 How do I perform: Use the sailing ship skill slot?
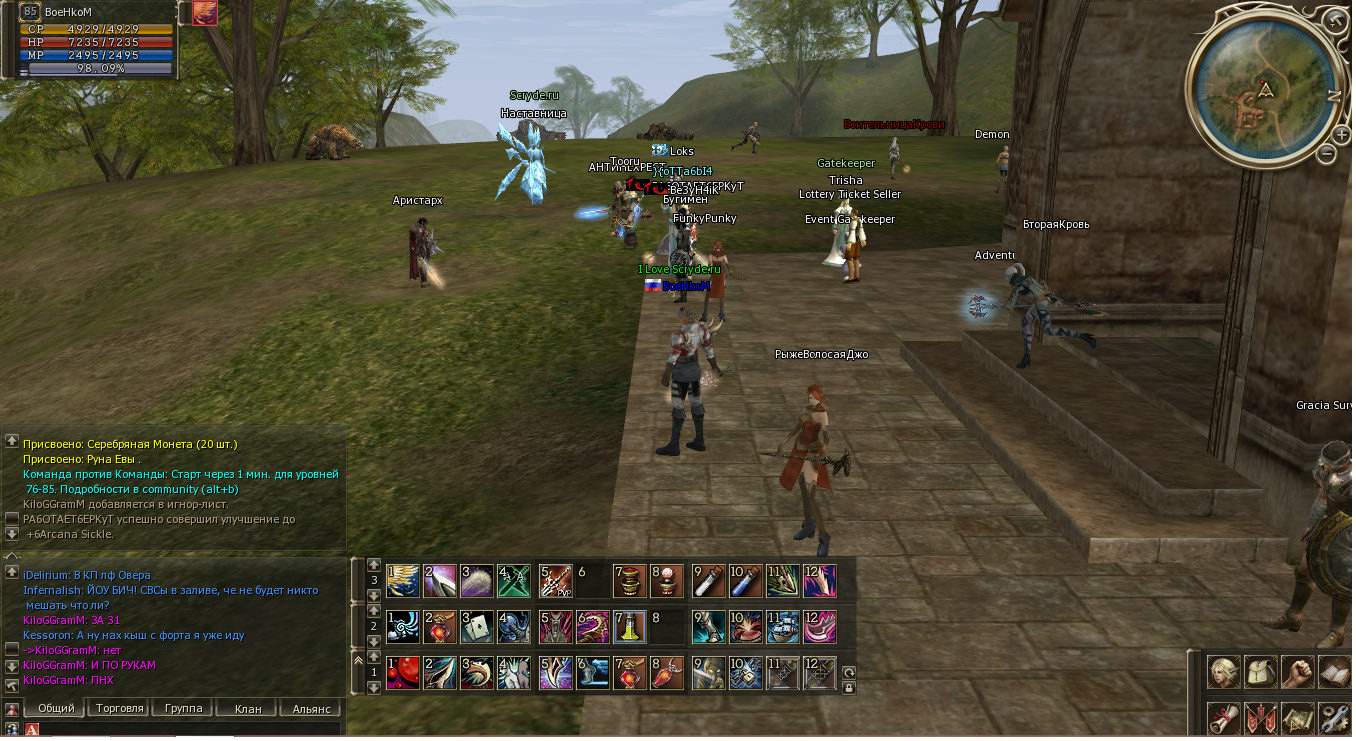[x=781, y=627]
